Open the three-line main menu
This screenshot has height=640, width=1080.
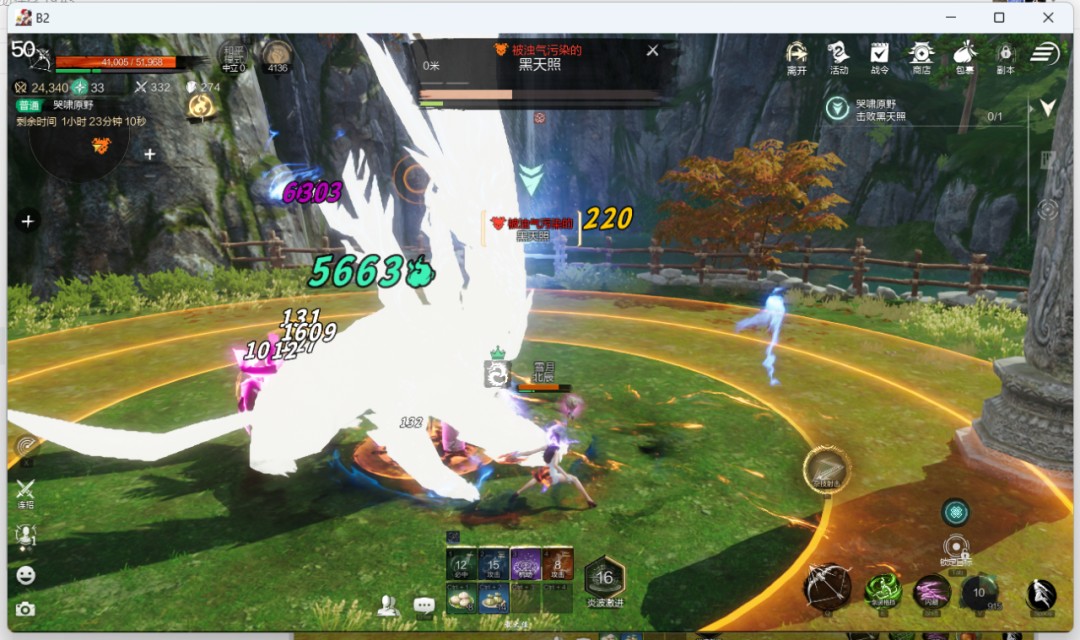pyautogui.click(x=1045, y=53)
